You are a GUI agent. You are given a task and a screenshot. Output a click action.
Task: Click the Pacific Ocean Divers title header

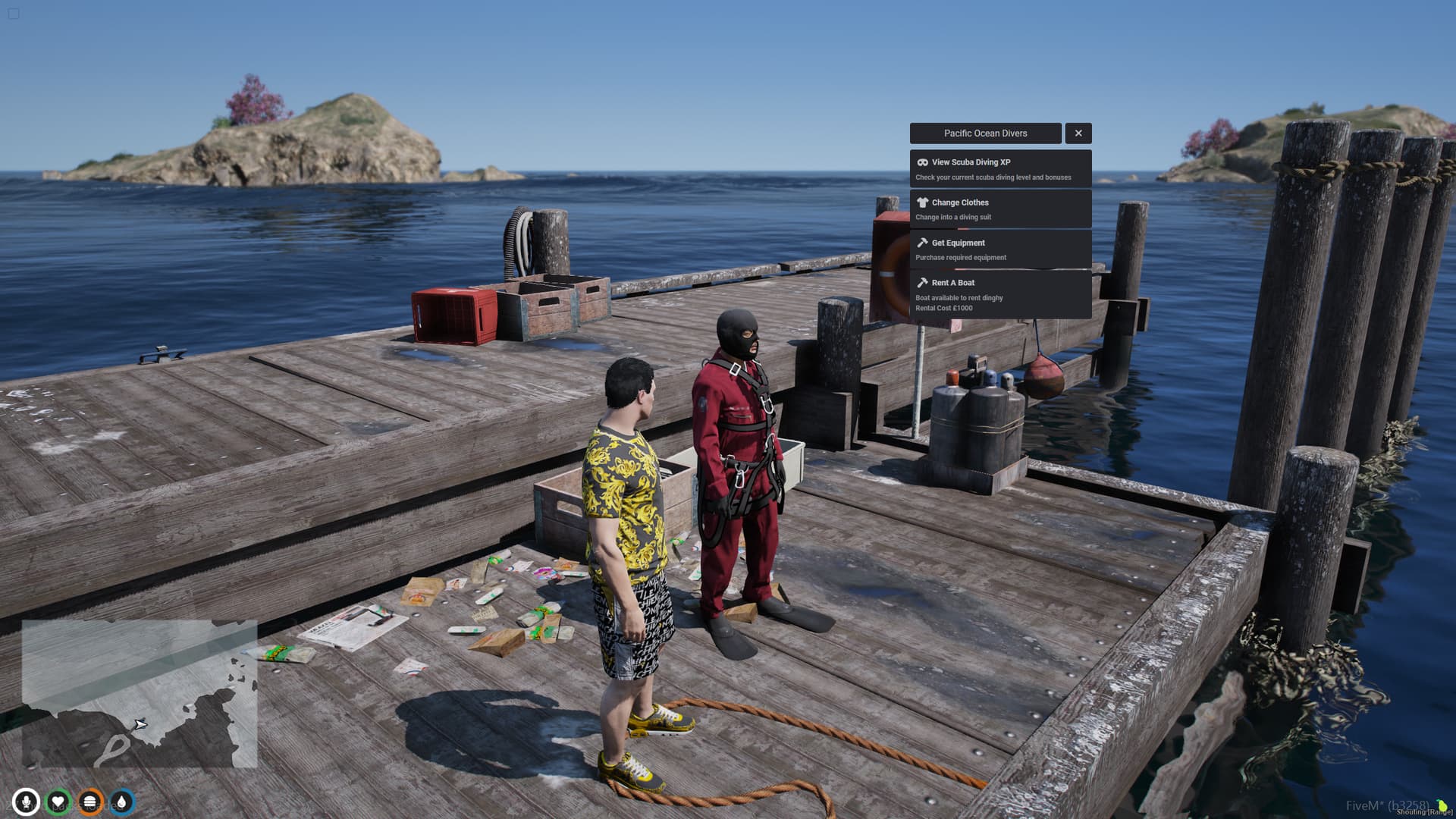[986, 133]
